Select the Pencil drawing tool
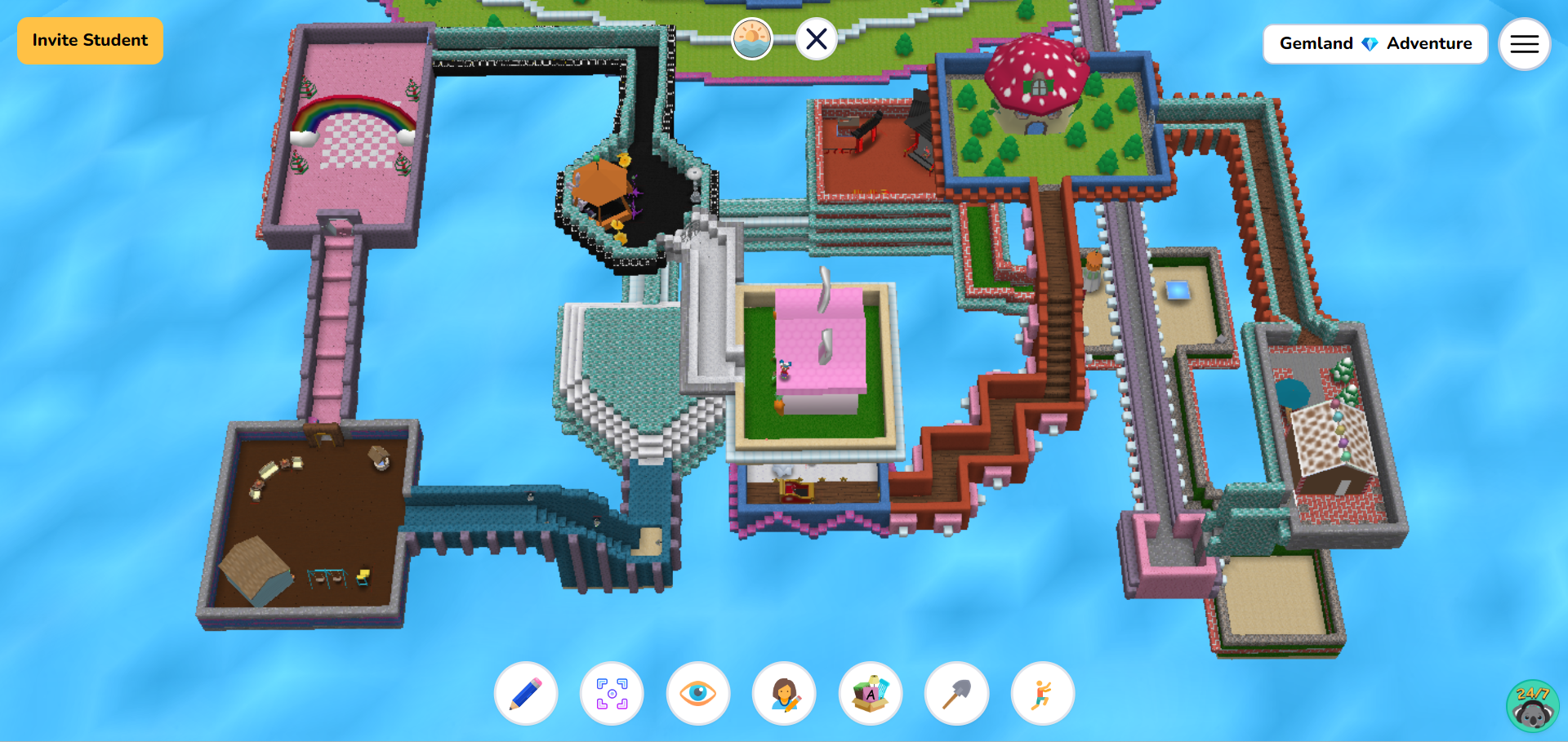The height and width of the screenshot is (742, 1568). 525,693
